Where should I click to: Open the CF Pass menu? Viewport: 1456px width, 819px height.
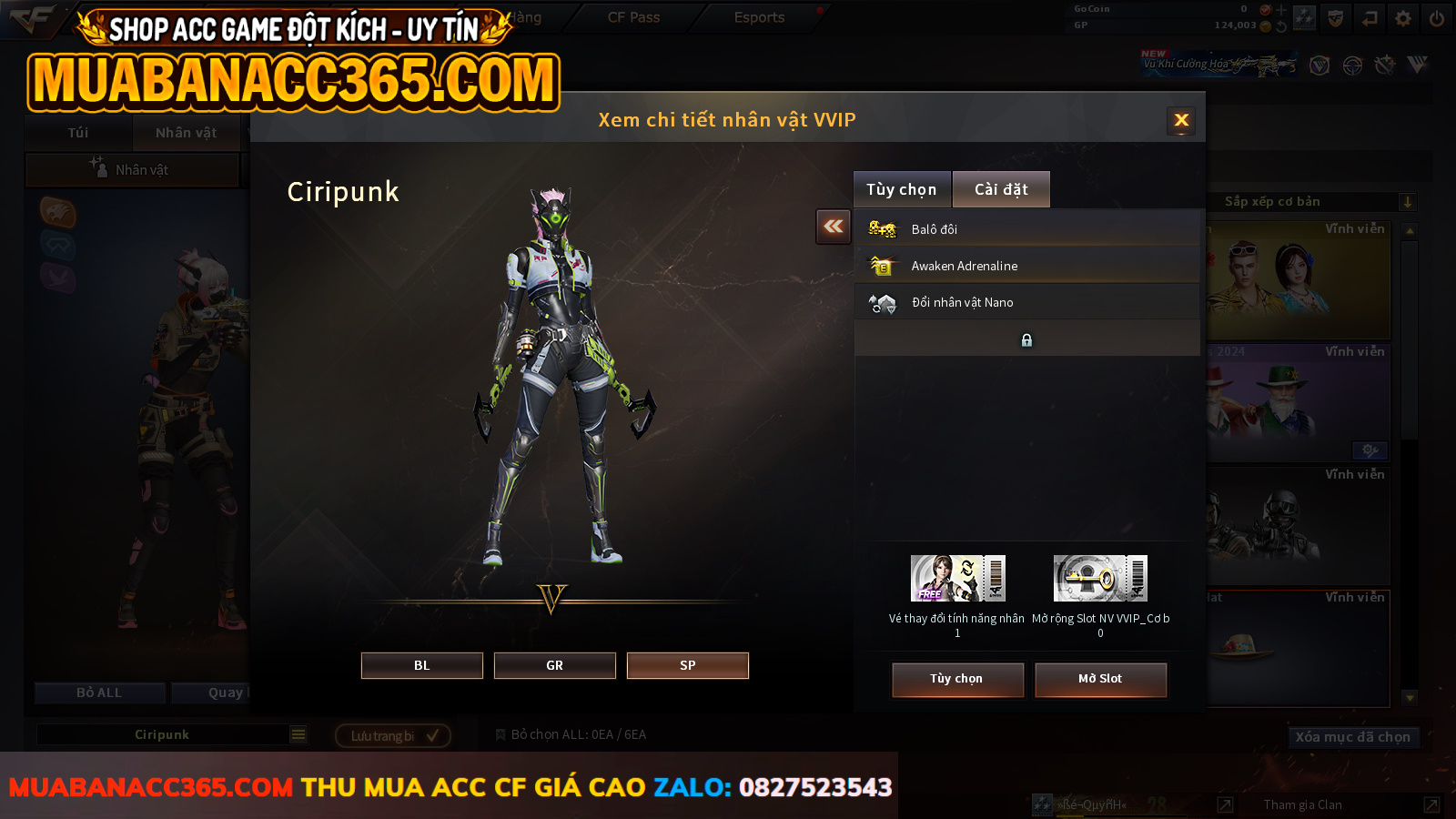(x=633, y=17)
